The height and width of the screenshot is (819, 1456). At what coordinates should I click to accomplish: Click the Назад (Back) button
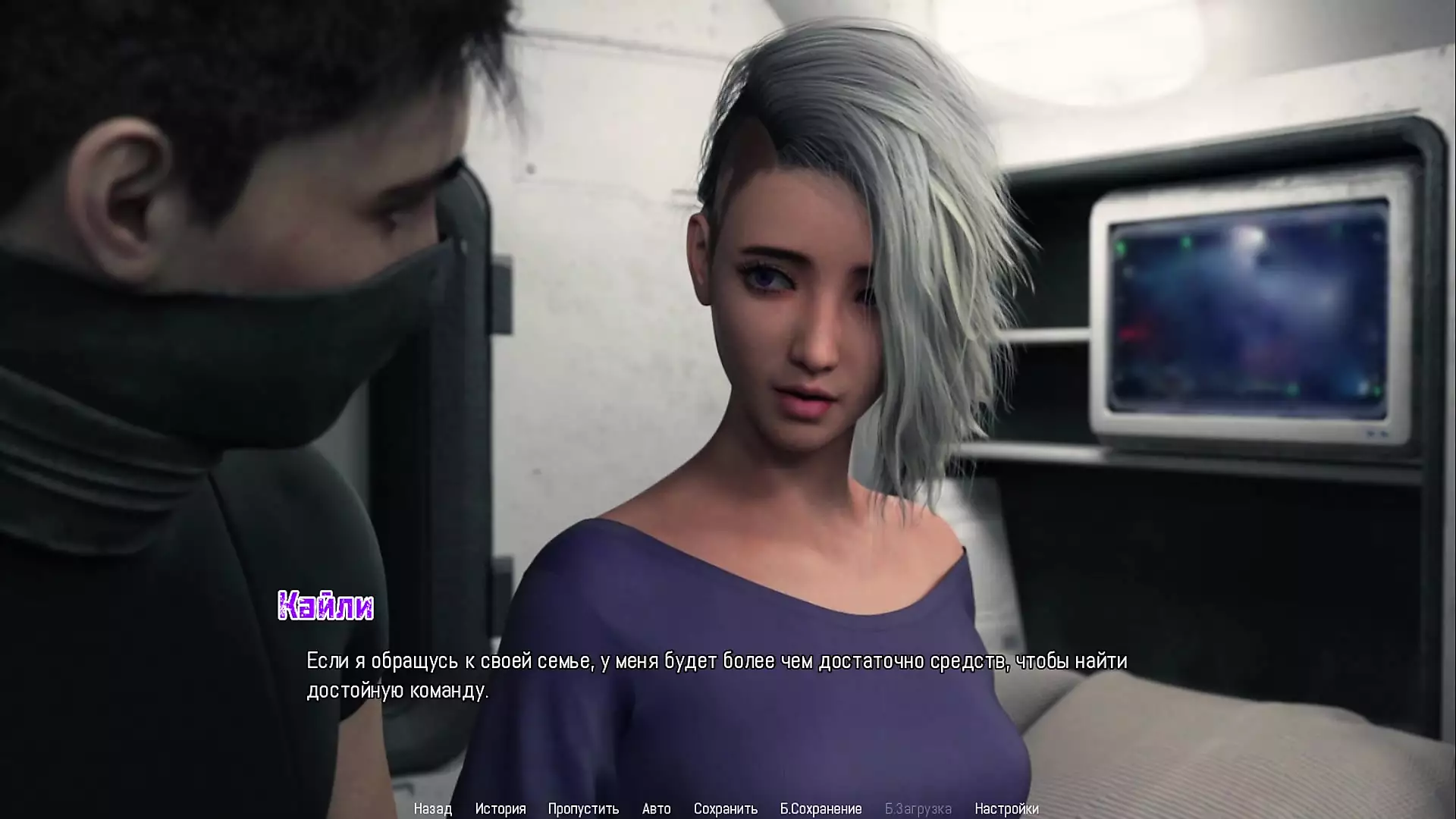coord(432,808)
